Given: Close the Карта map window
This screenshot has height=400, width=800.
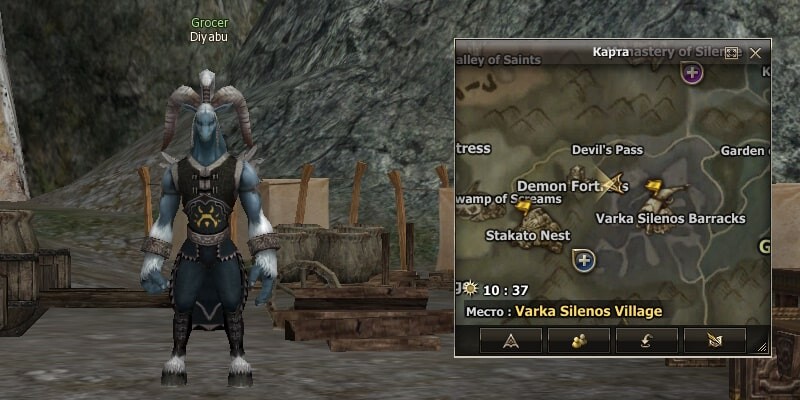Looking at the screenshot, I should pyautogui.click(x=756, y=52).
